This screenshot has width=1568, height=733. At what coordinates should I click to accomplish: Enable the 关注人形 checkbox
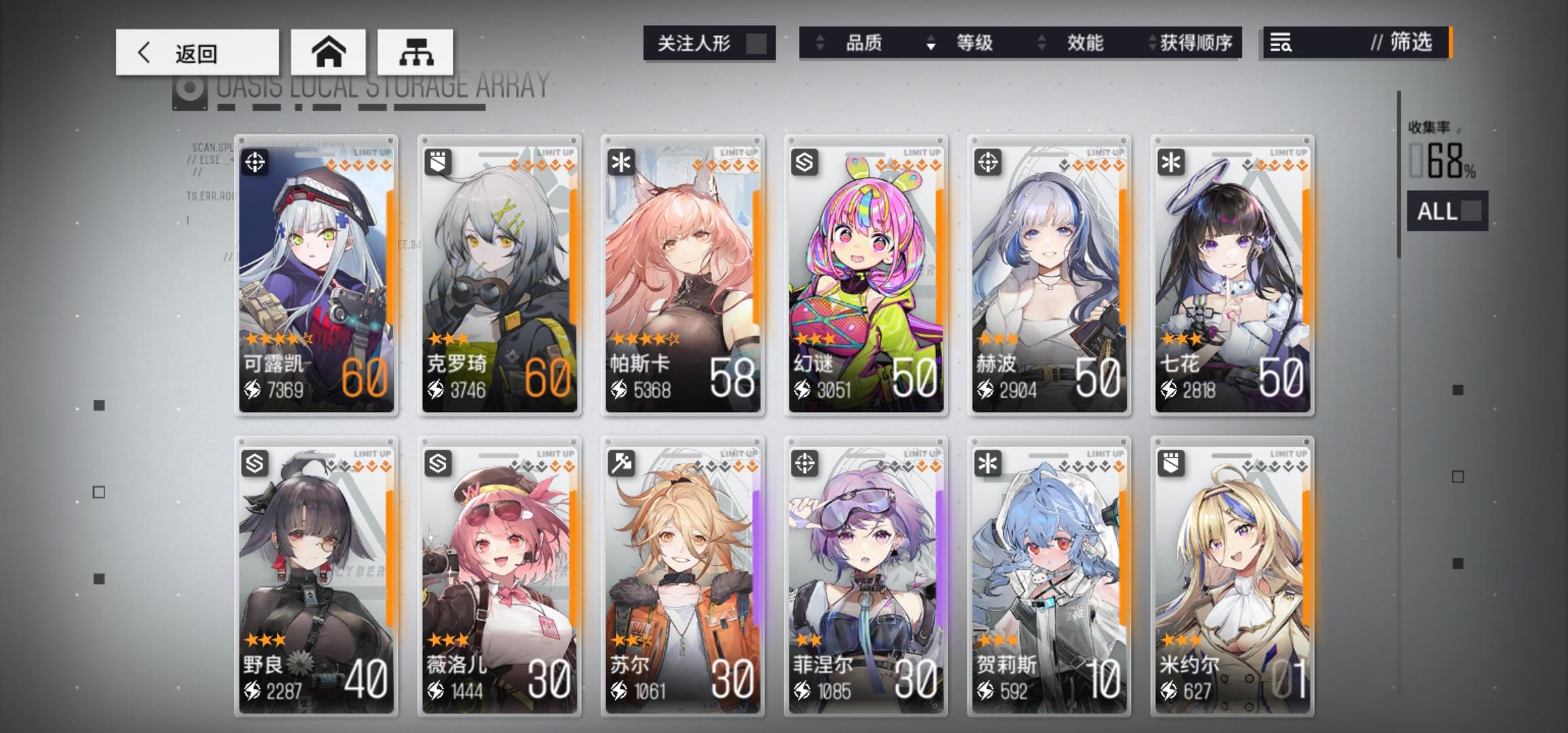pos(758,43)
